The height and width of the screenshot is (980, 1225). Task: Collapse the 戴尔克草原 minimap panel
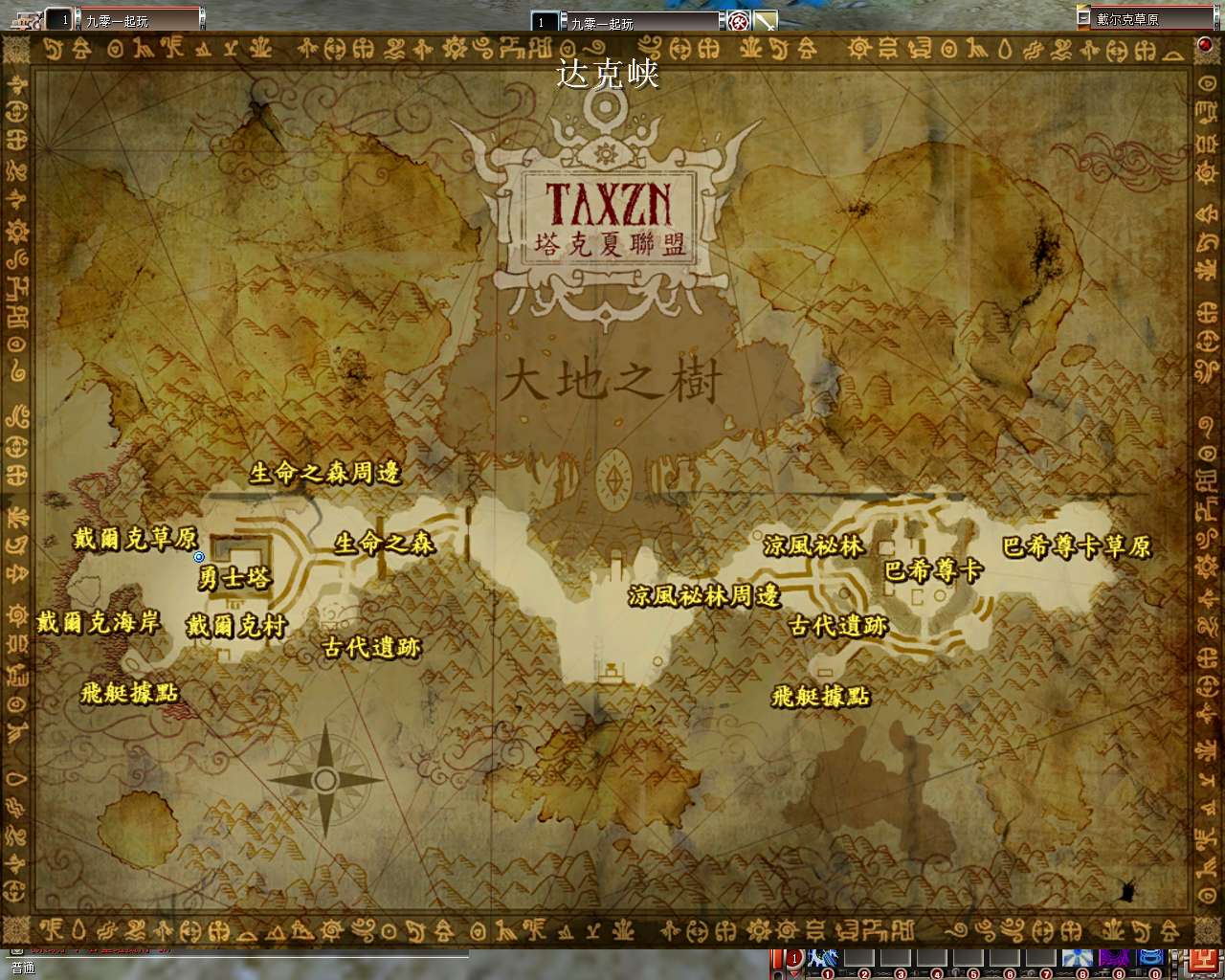[x=1082, y=16]
